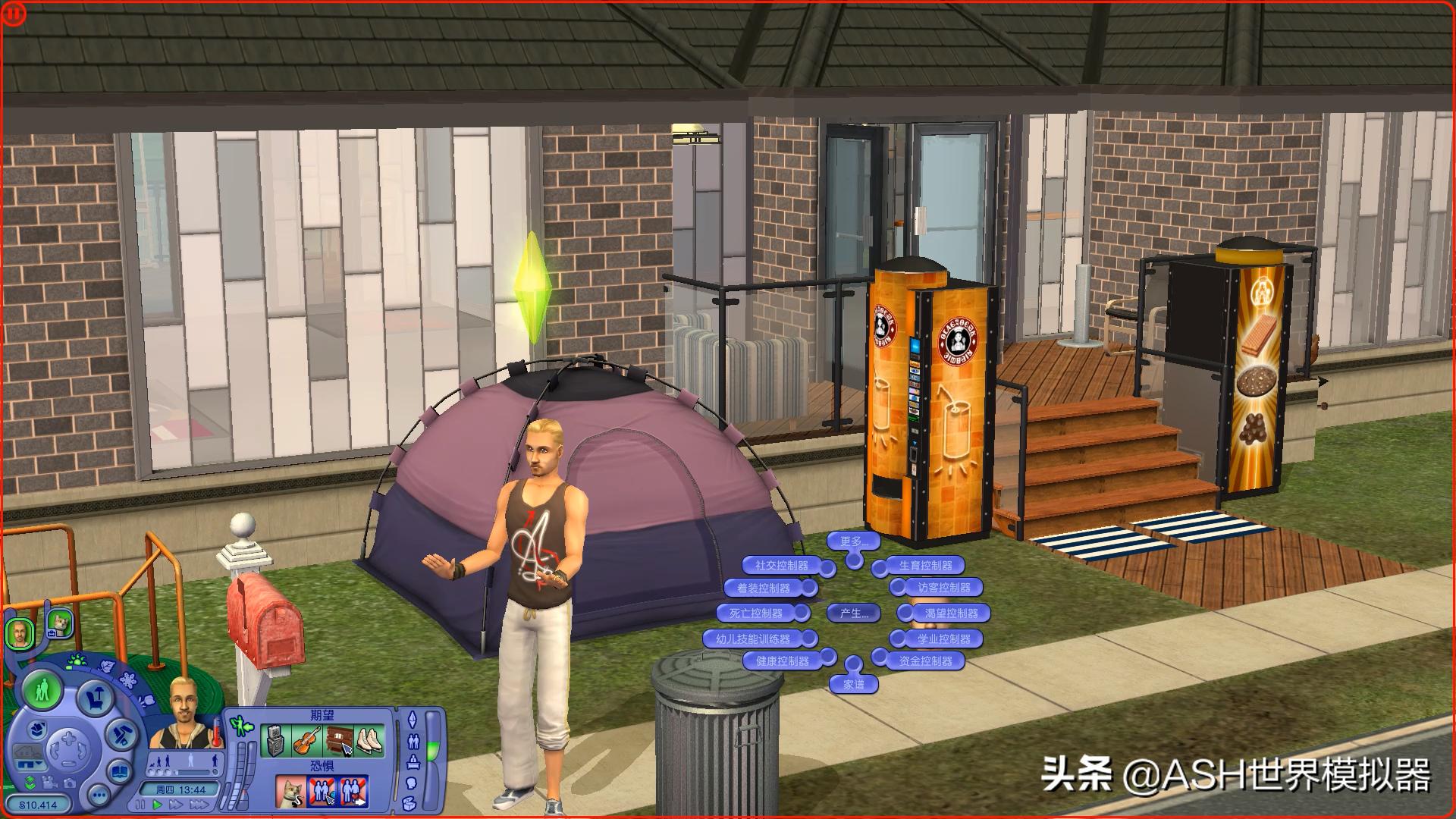
Task: Click the video camera recording icon
Action: [49, 783]
